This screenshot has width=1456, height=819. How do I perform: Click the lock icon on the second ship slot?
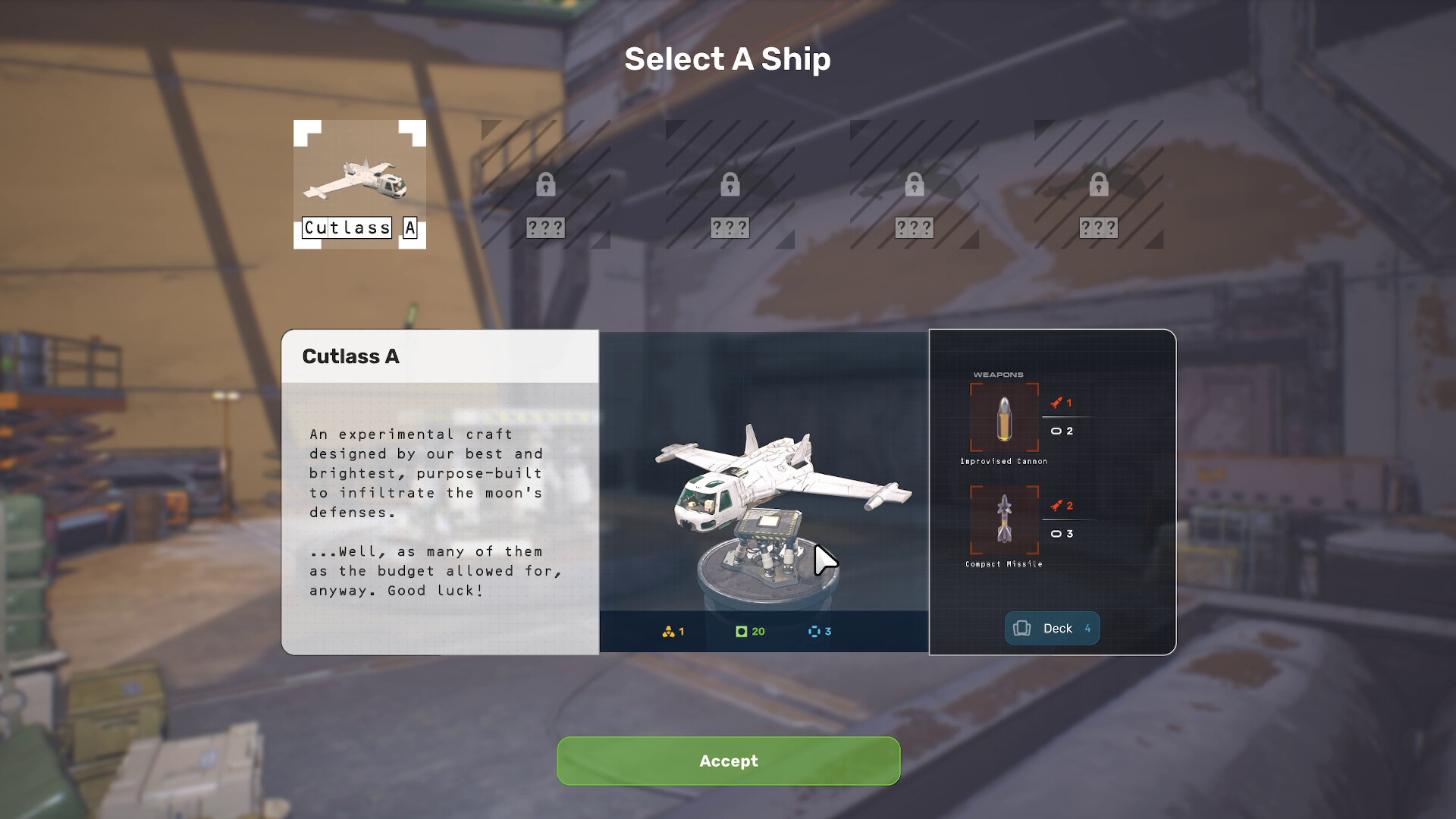(548, 184)
